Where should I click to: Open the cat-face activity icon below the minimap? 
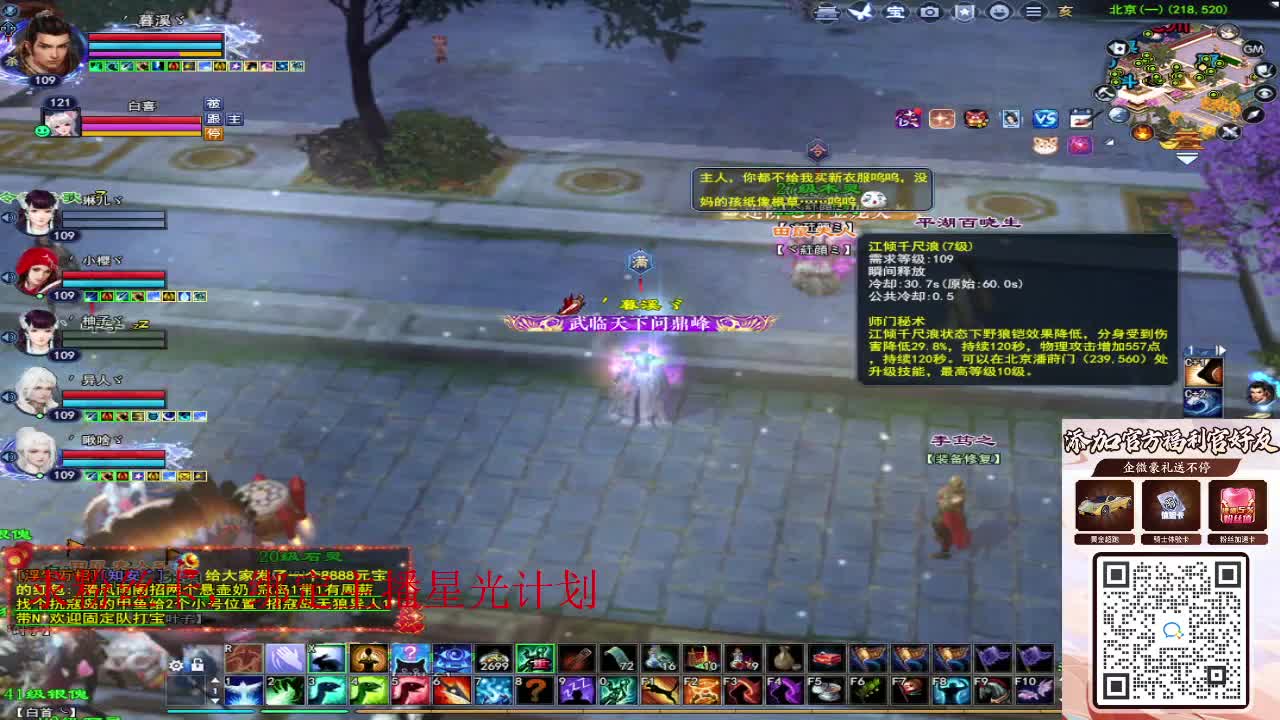[x=1045, y=145]
